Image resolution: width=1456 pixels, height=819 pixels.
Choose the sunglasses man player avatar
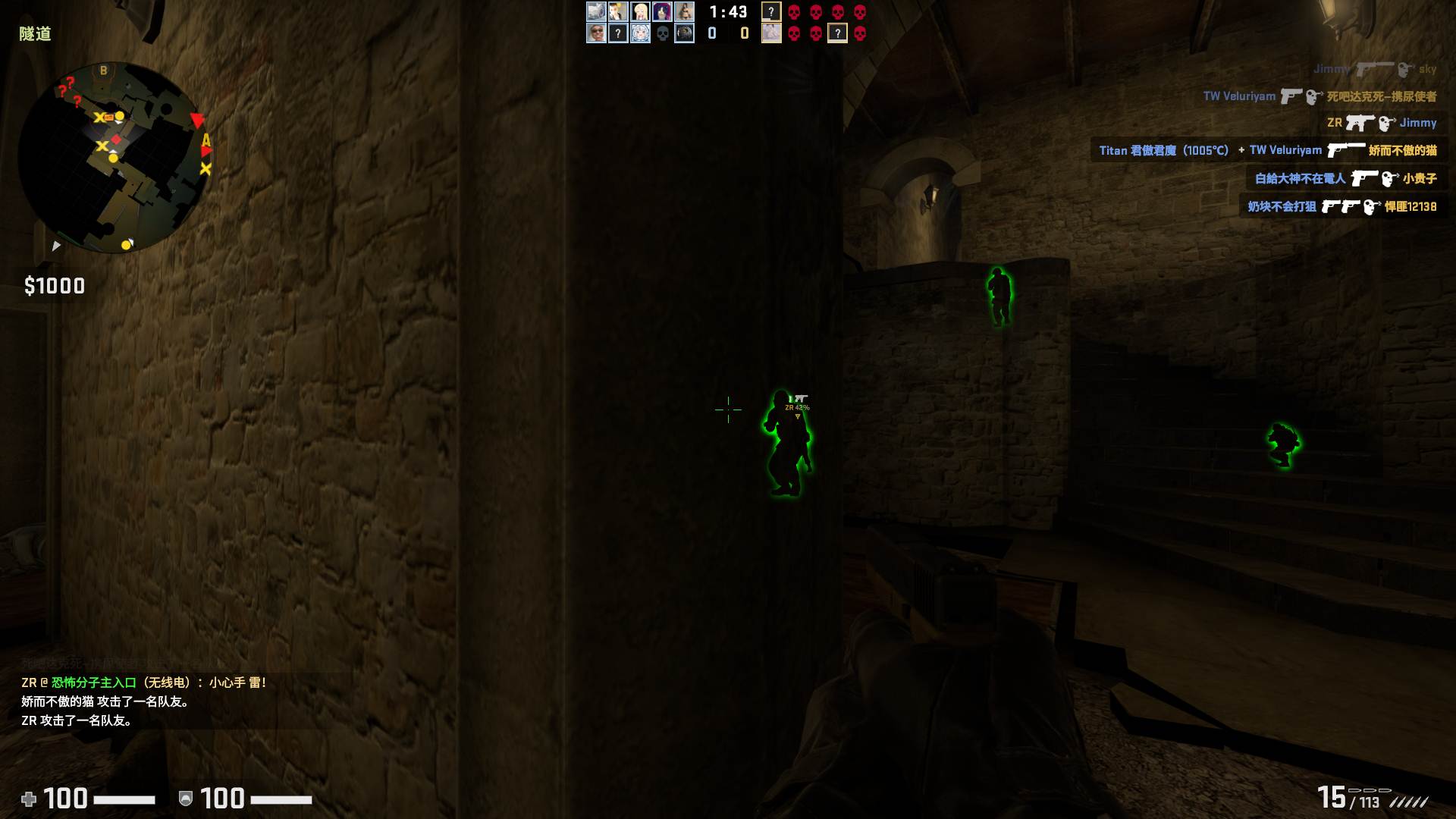coord(596,33)
